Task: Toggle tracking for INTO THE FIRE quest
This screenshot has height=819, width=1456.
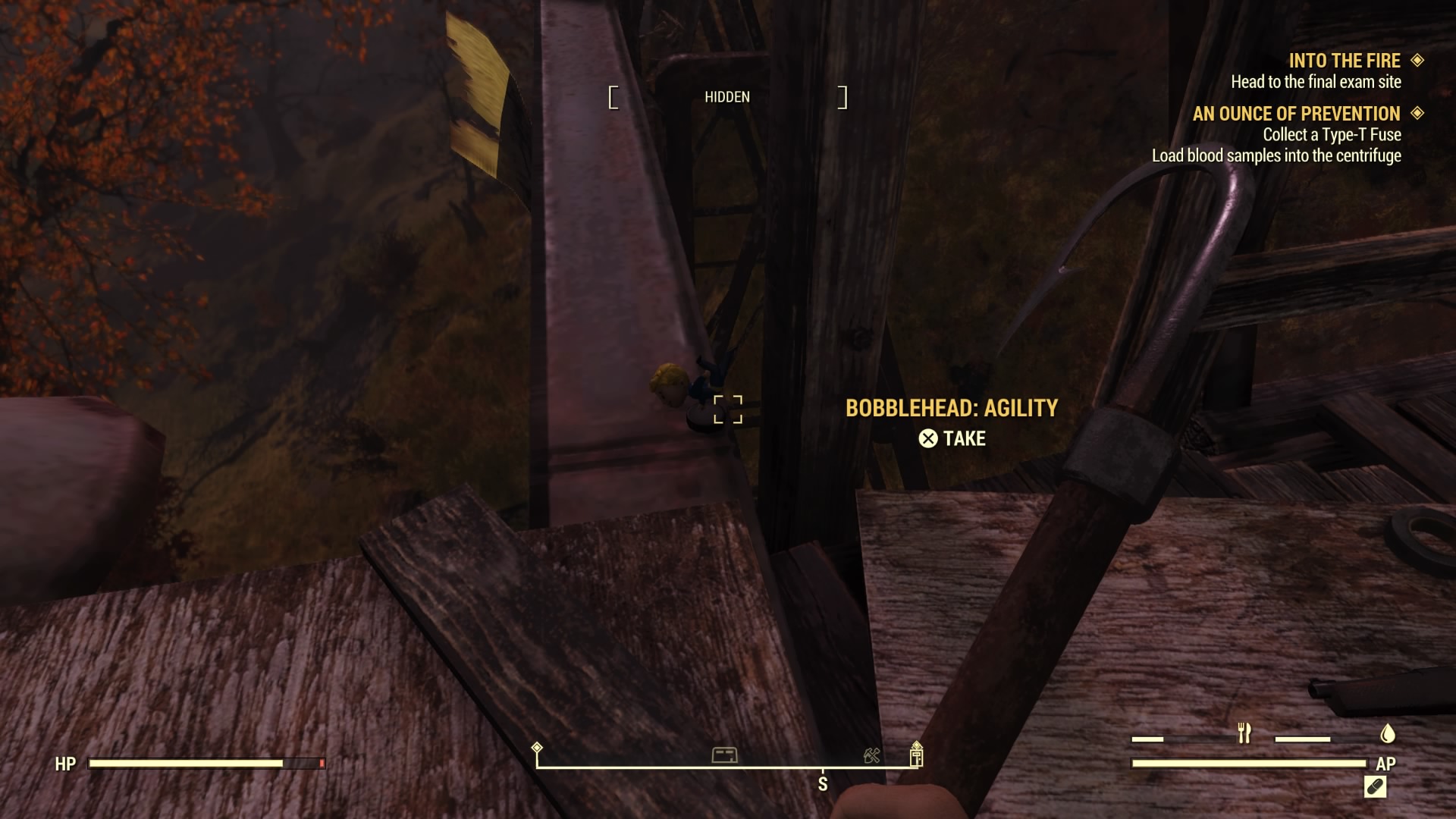Action: pyautogui.click(x=1417, y=61)
